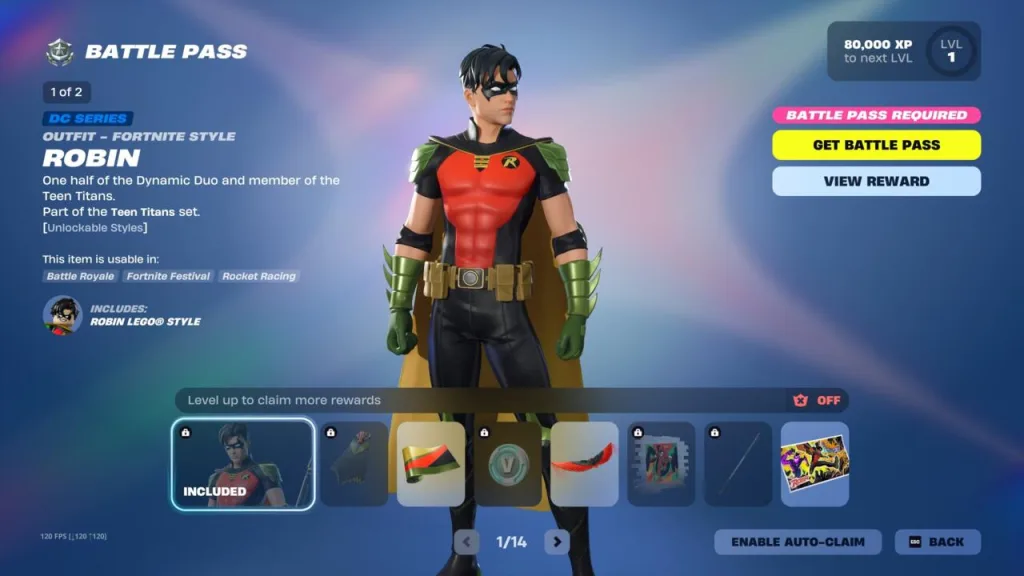Choose the locked bo staff pickaxe reward

(x=738, y=464)
